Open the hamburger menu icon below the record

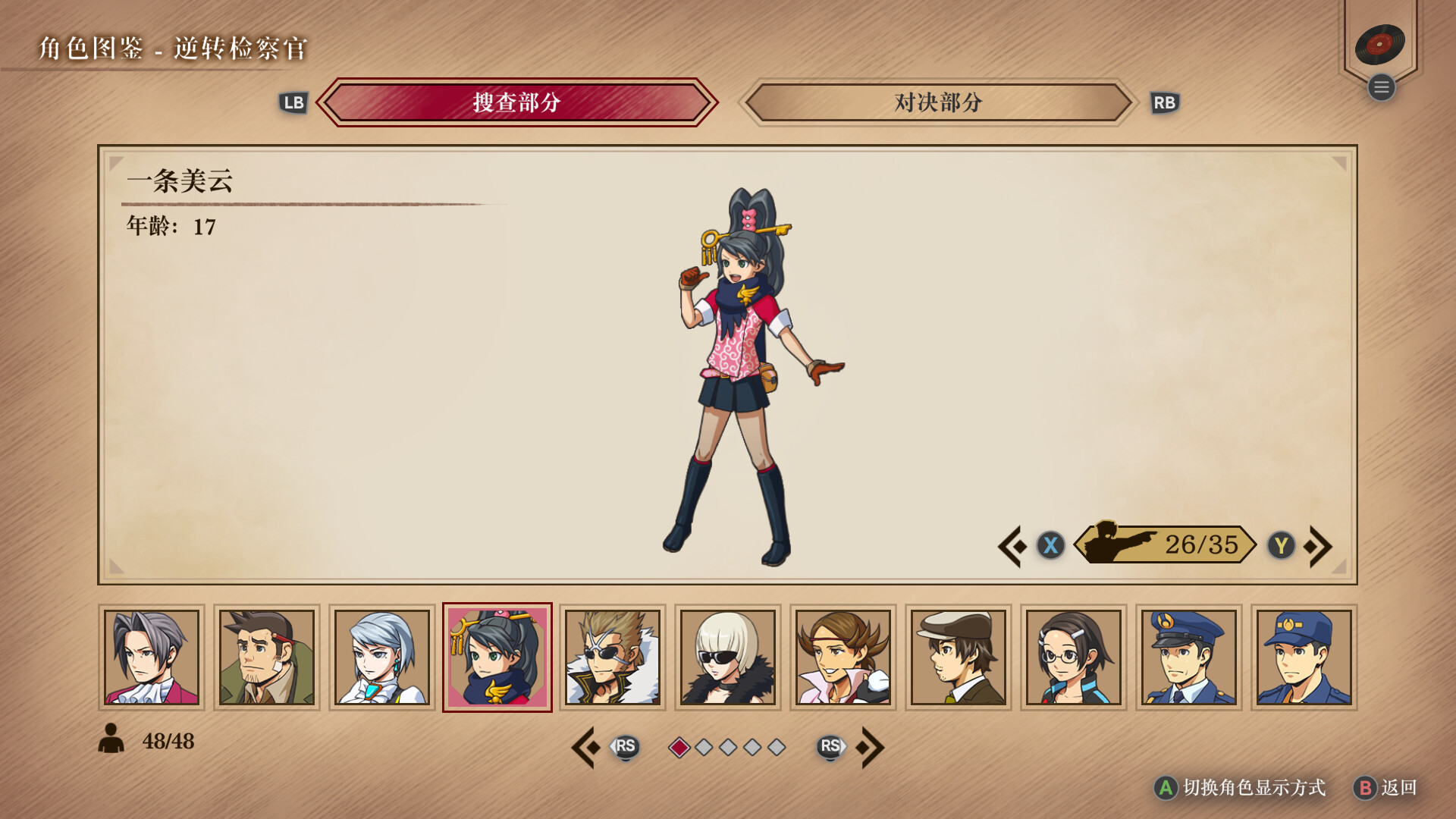[1382, 87]
